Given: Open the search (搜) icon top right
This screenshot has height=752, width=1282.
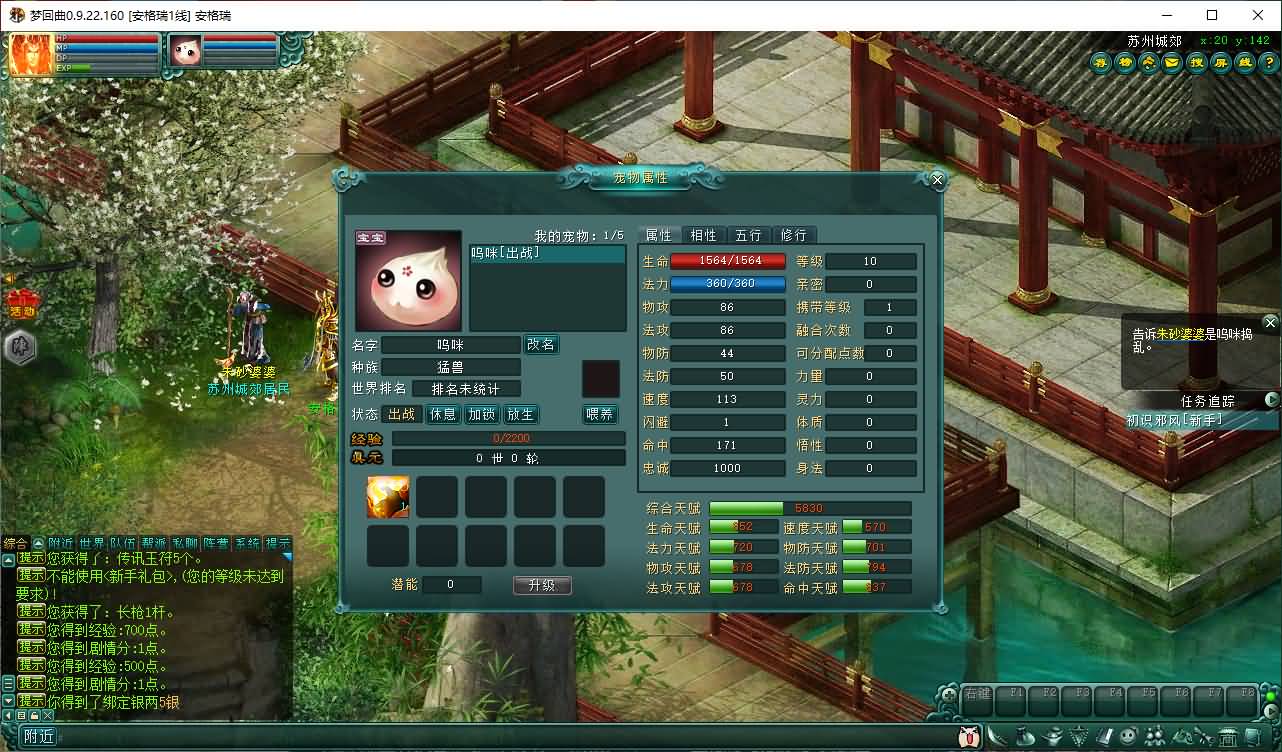Looking at the screenshot, I should click(1196, 63).
